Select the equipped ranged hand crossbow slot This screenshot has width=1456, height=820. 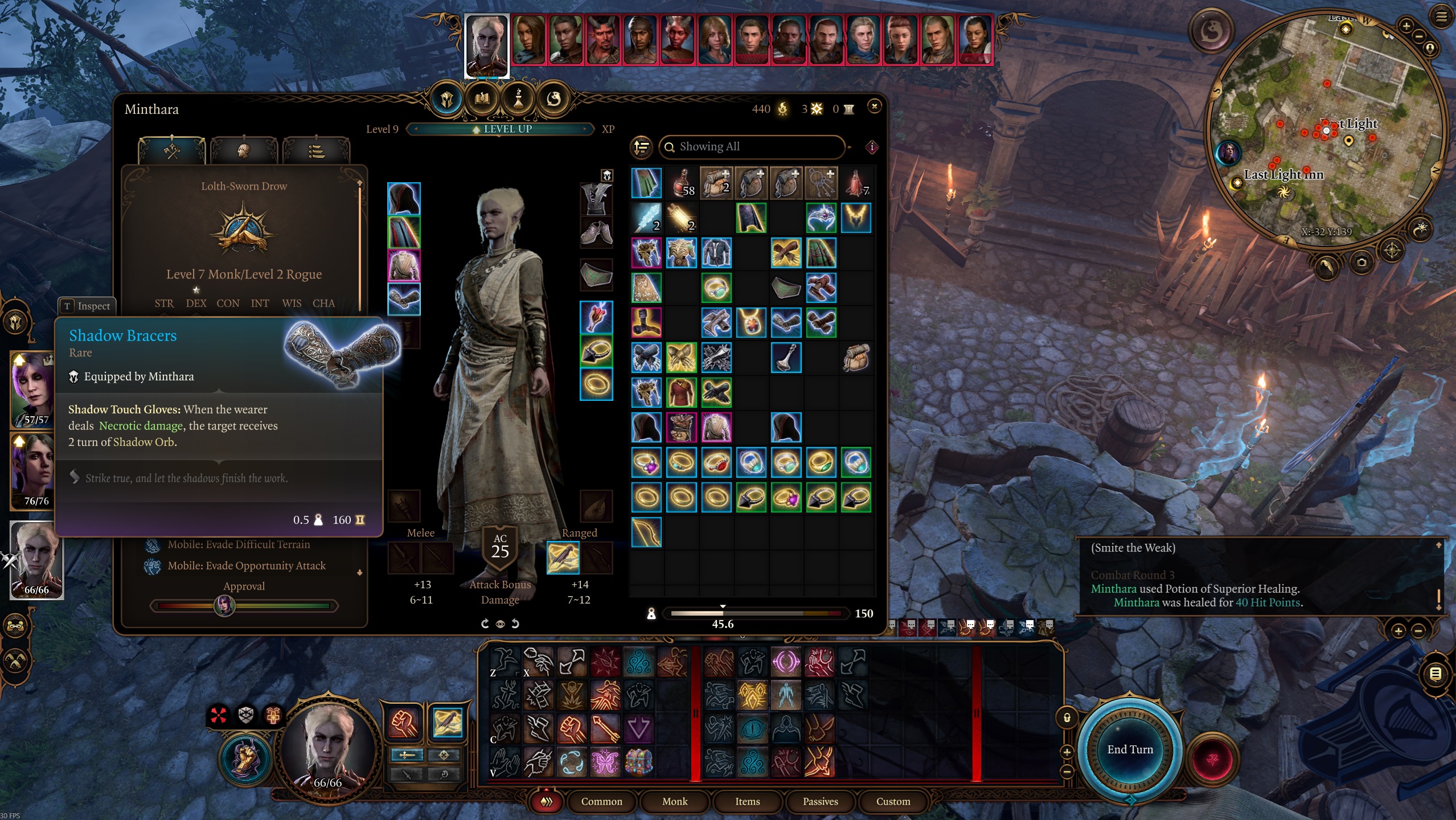pos(563,557)
